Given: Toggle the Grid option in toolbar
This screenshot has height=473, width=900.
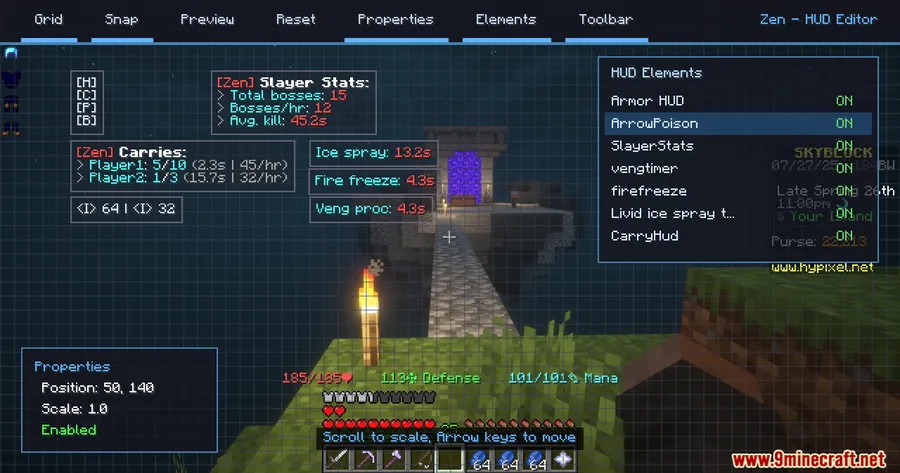Looking at the screenshot, I should coord(48,19).
